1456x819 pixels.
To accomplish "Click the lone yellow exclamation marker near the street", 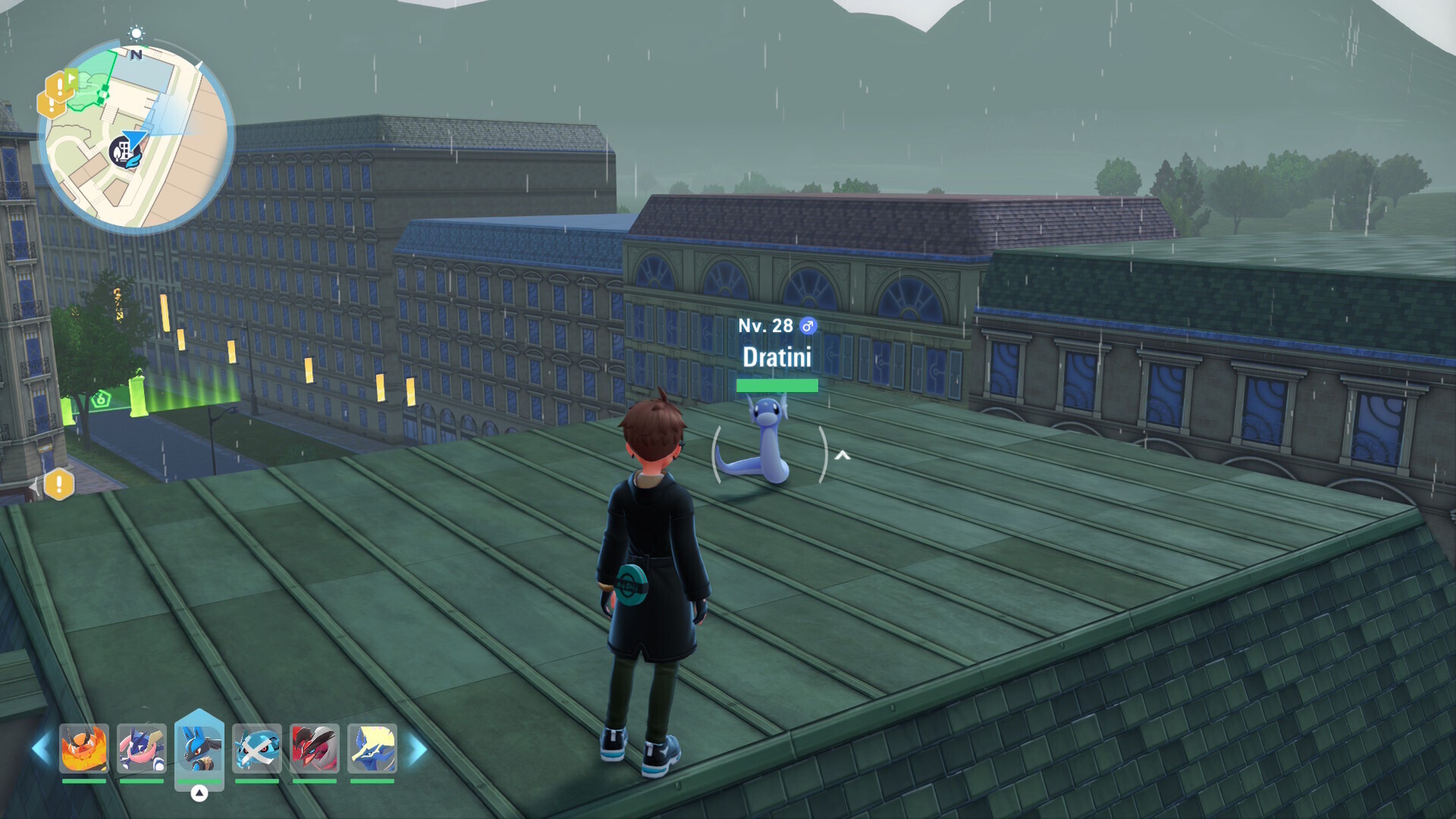I will point(59,484).
